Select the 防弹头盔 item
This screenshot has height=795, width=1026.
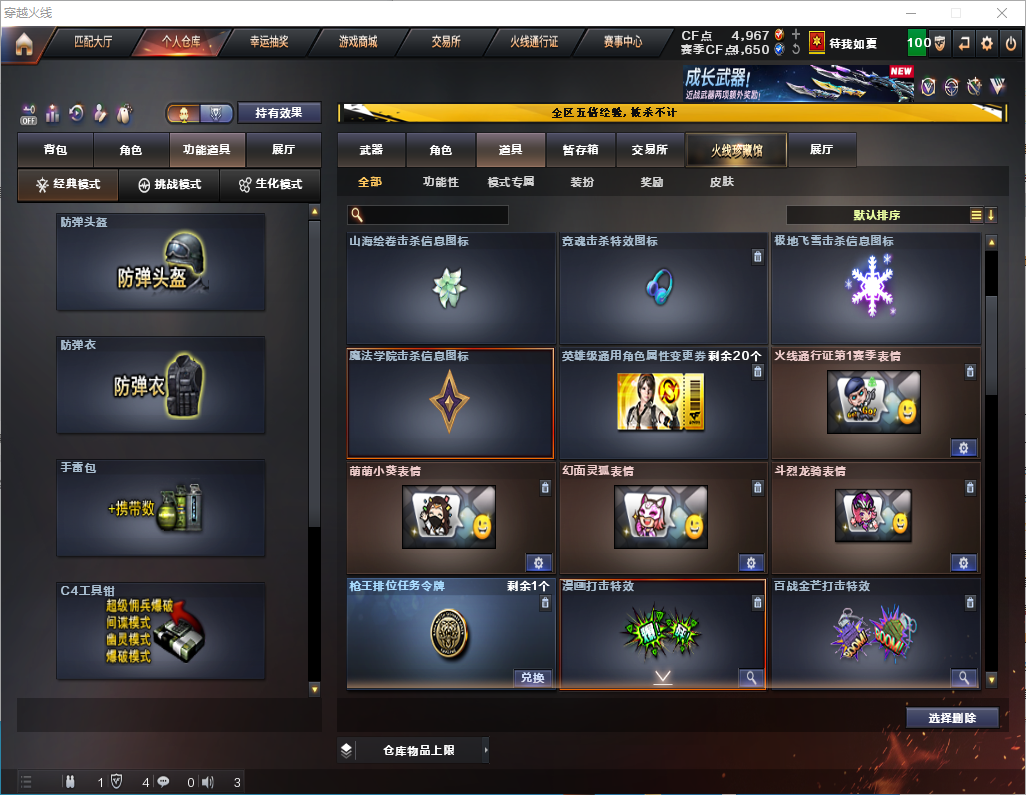[x=161, y=263]
